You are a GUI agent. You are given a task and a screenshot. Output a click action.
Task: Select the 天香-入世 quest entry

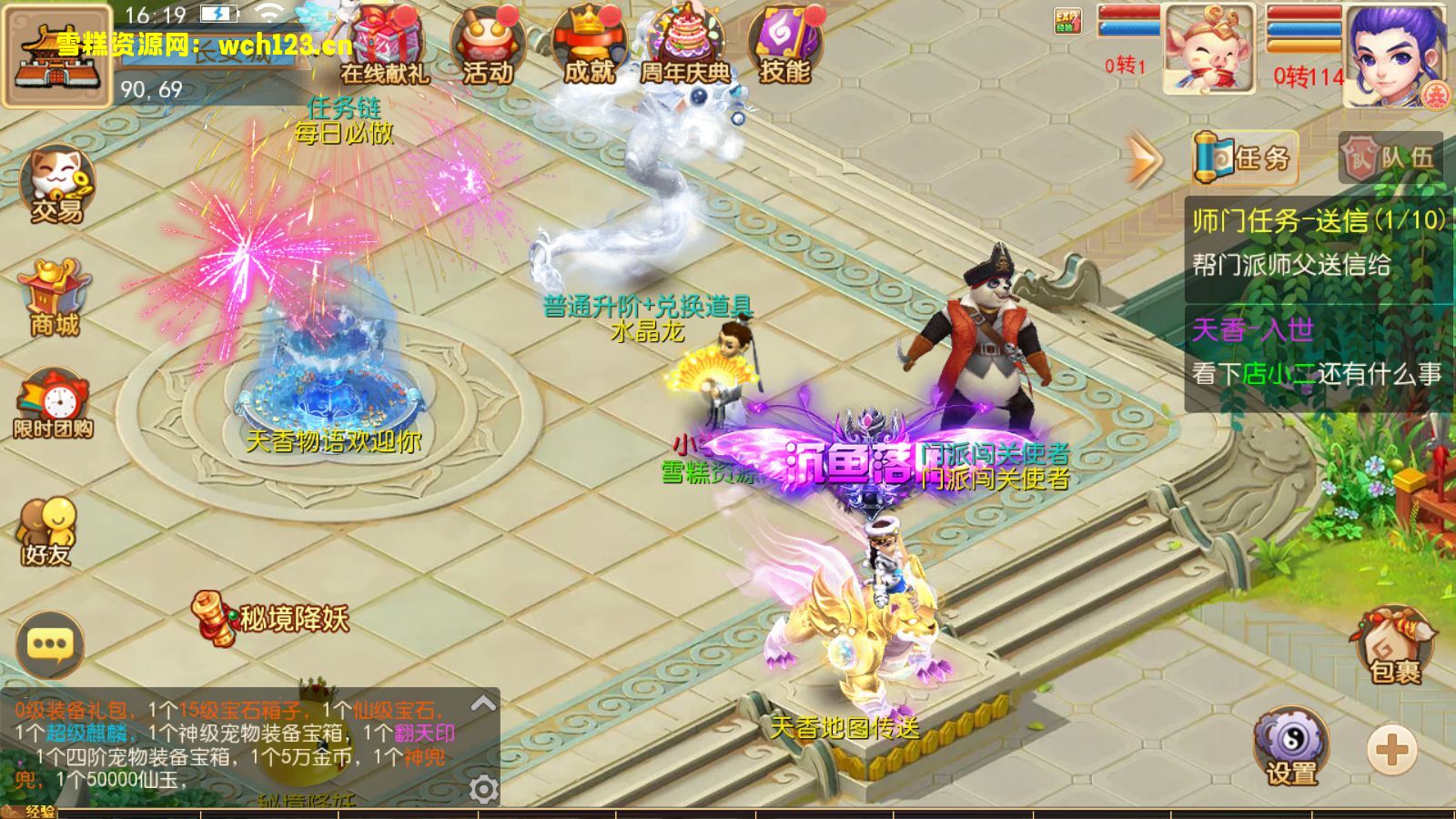point(1318,352)
